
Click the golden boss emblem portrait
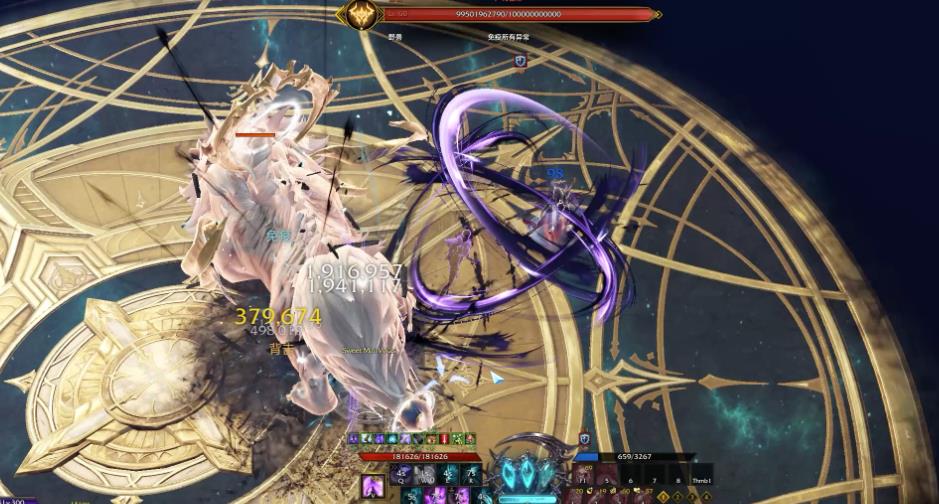(x=357, y=14)
